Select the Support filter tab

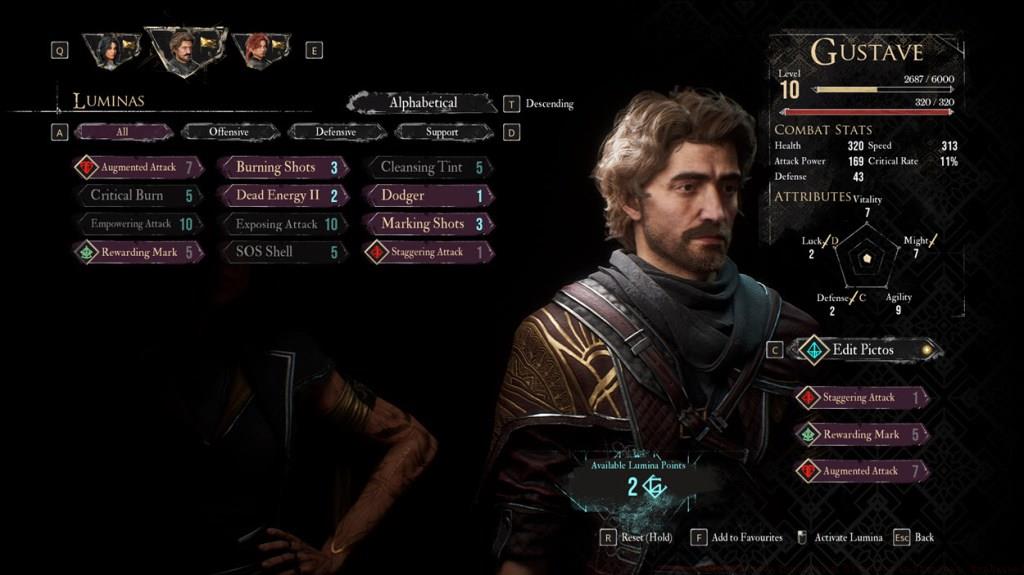pyautogui.click(x=441, y=132)
